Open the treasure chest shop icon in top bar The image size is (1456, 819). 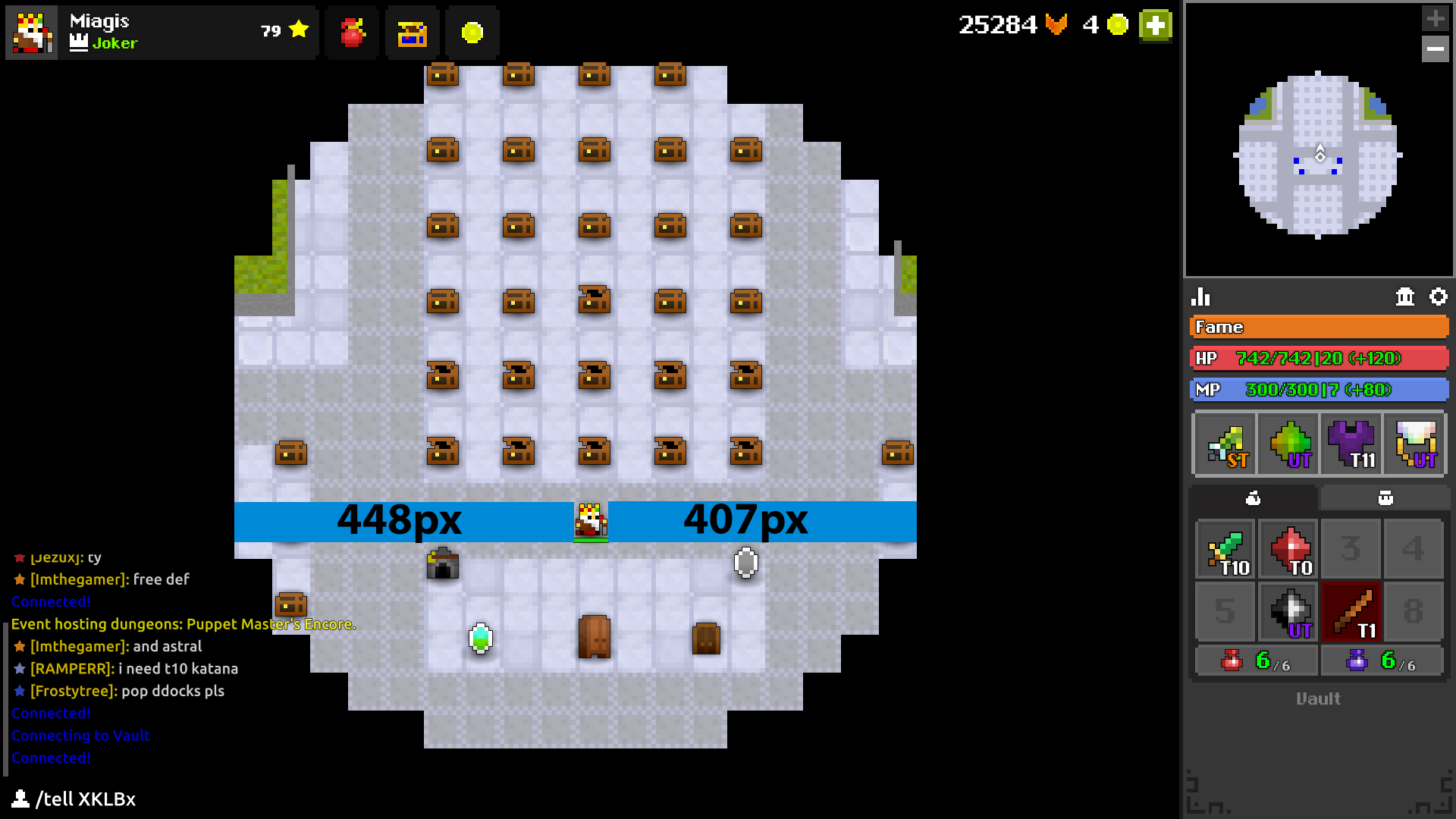pos(412,33)
